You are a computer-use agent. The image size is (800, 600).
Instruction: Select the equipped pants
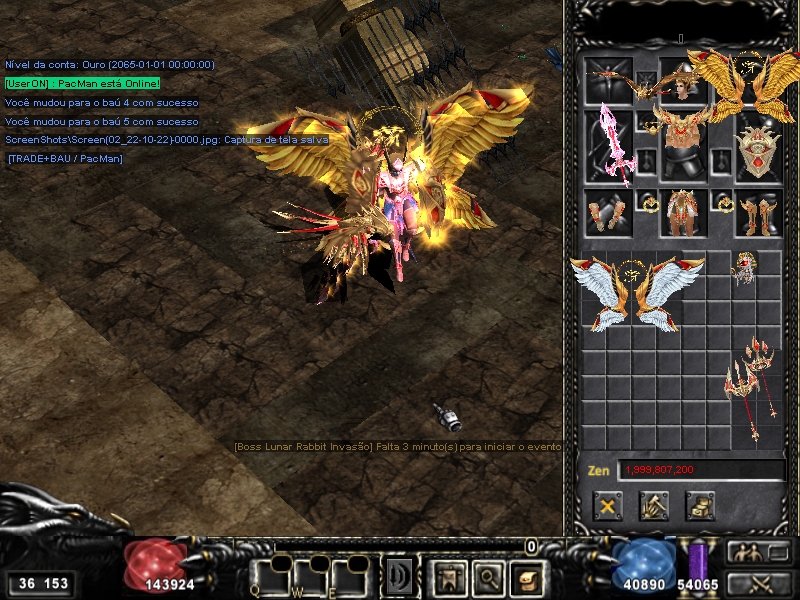point(684,214)
